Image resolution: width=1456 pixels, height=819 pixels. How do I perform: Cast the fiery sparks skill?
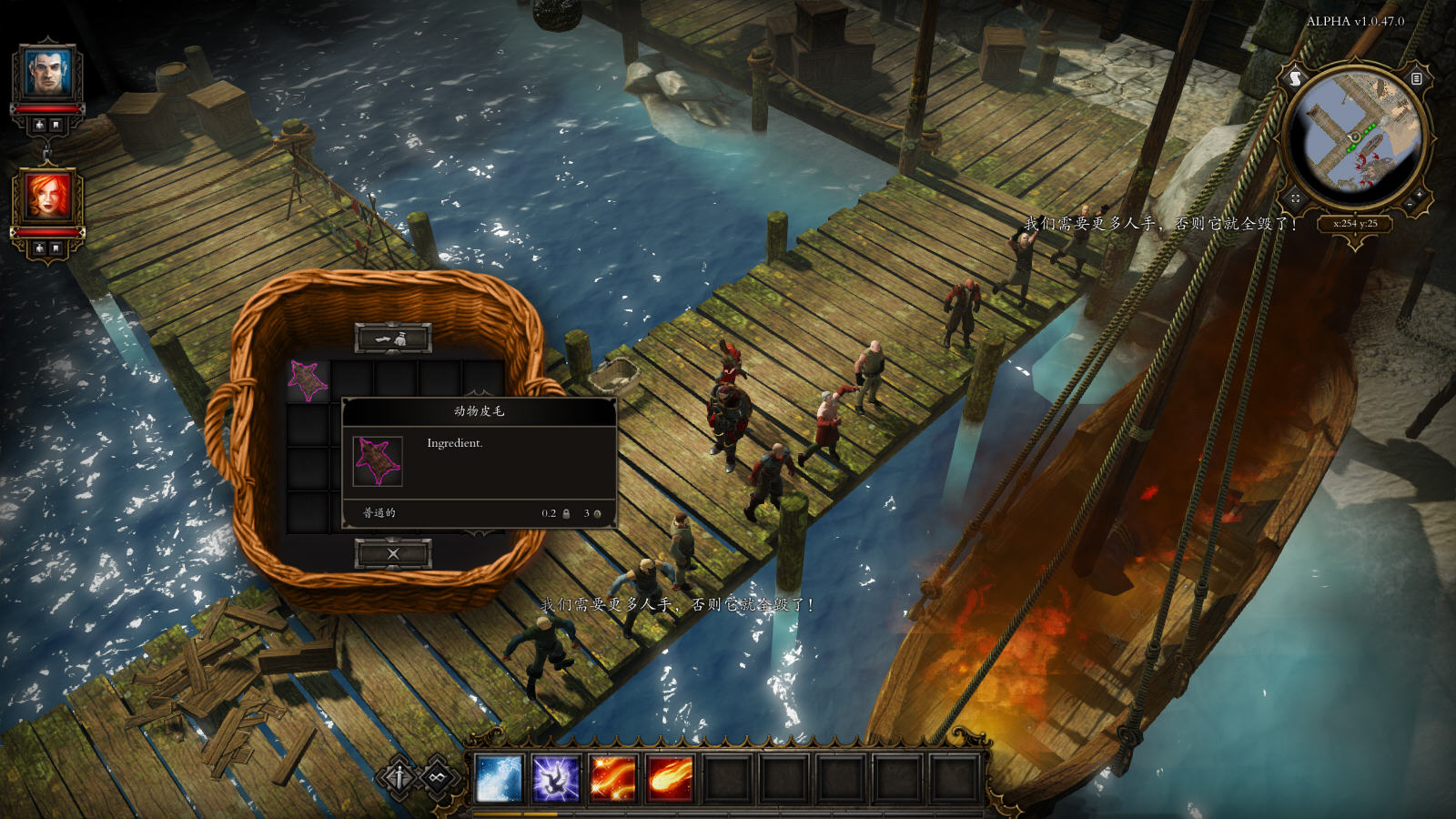tap(613, 780)
